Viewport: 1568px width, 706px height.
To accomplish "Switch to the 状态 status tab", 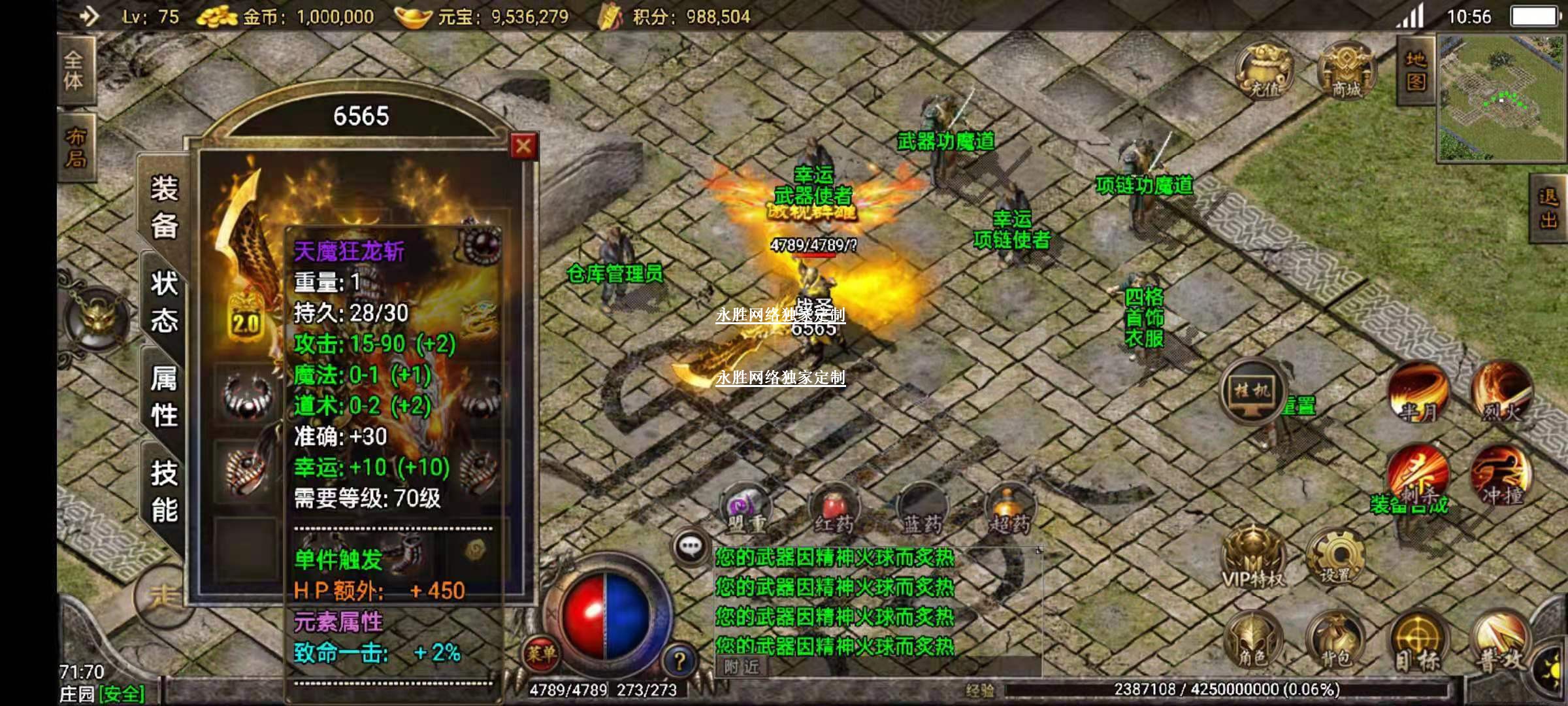I will (164, 302).
